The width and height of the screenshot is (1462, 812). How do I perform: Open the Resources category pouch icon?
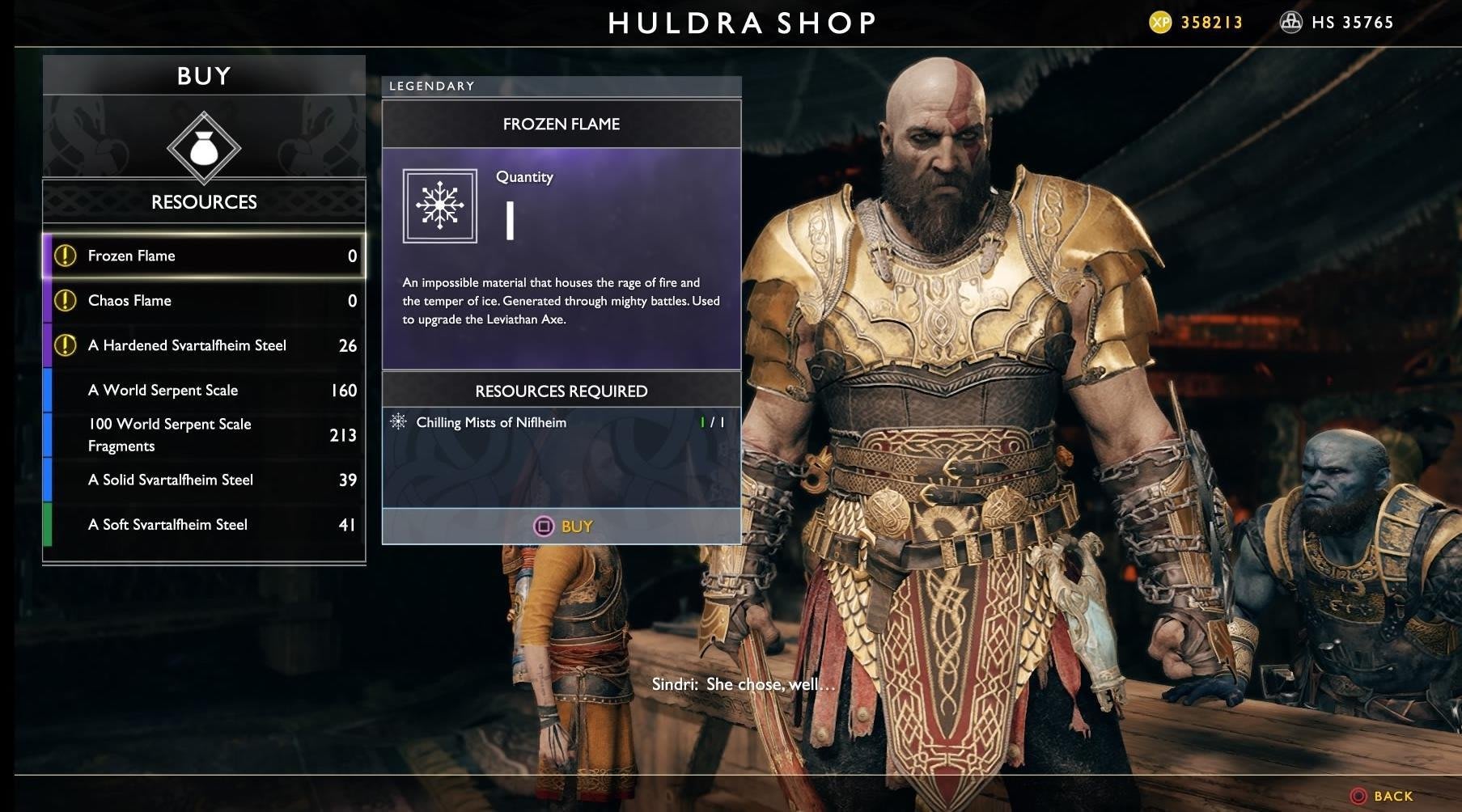point(204,149)
